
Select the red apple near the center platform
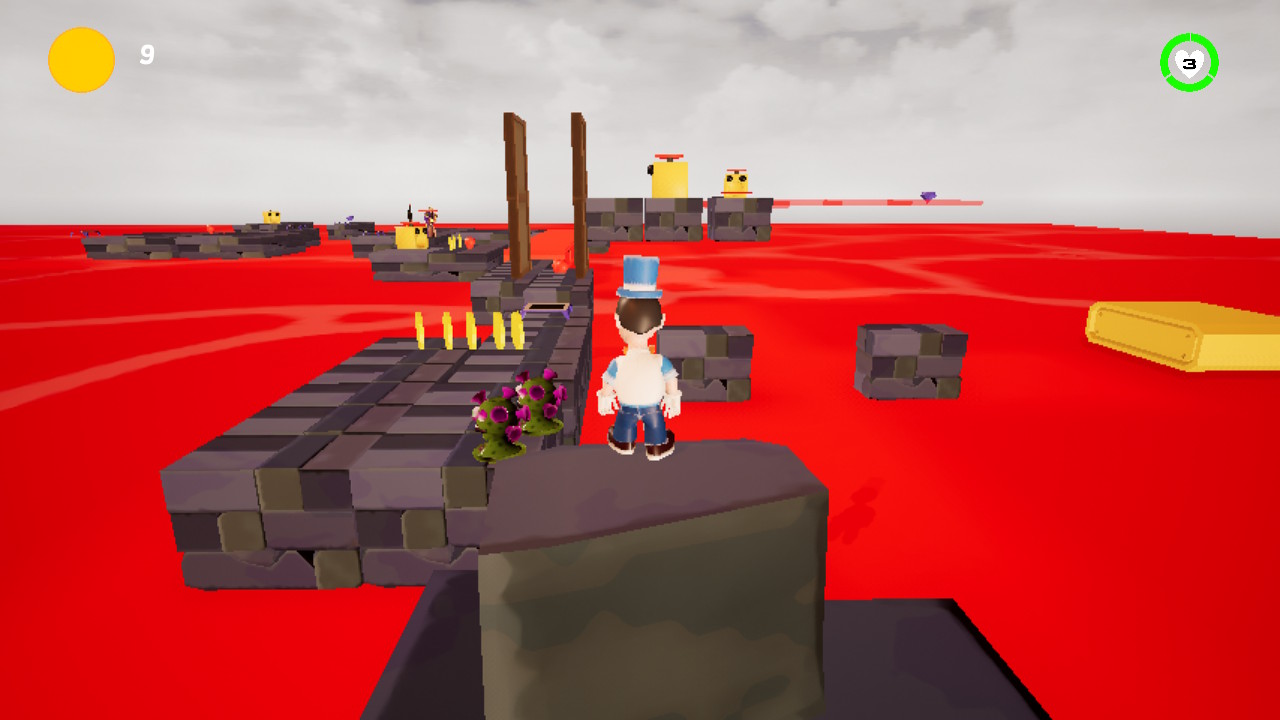pyautogui.click(x=469, y=242)
